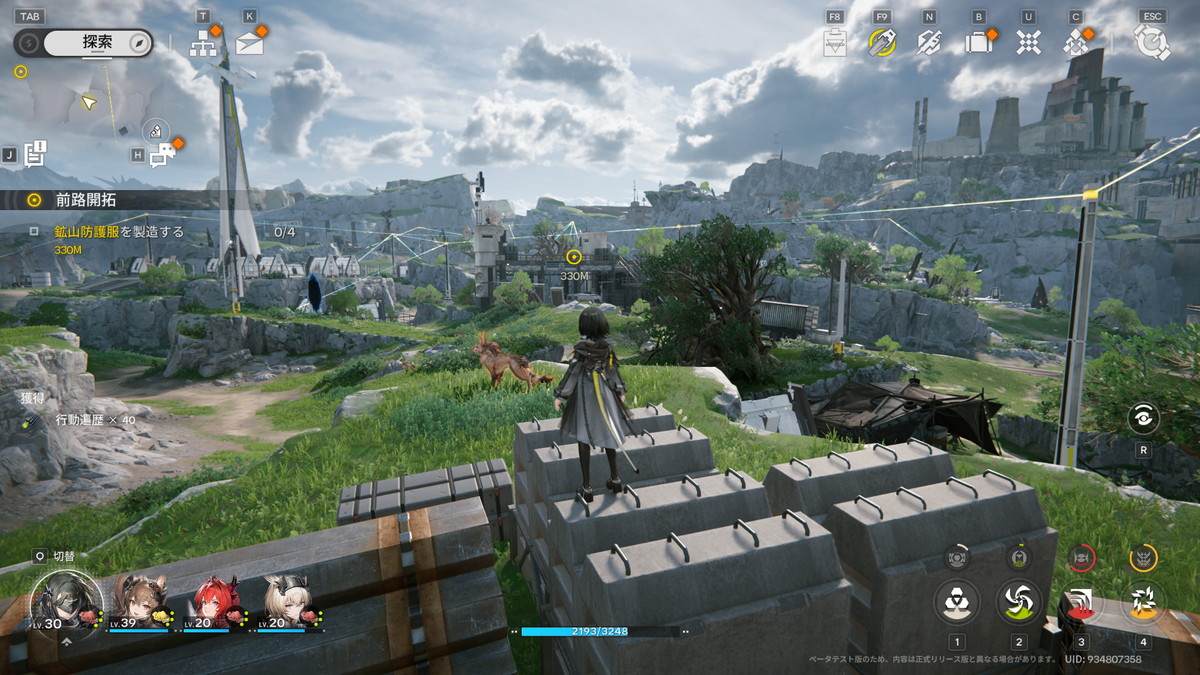Toggle the eye view icon on right edge
1200x675 pixels.
(x=1143, y=419)
